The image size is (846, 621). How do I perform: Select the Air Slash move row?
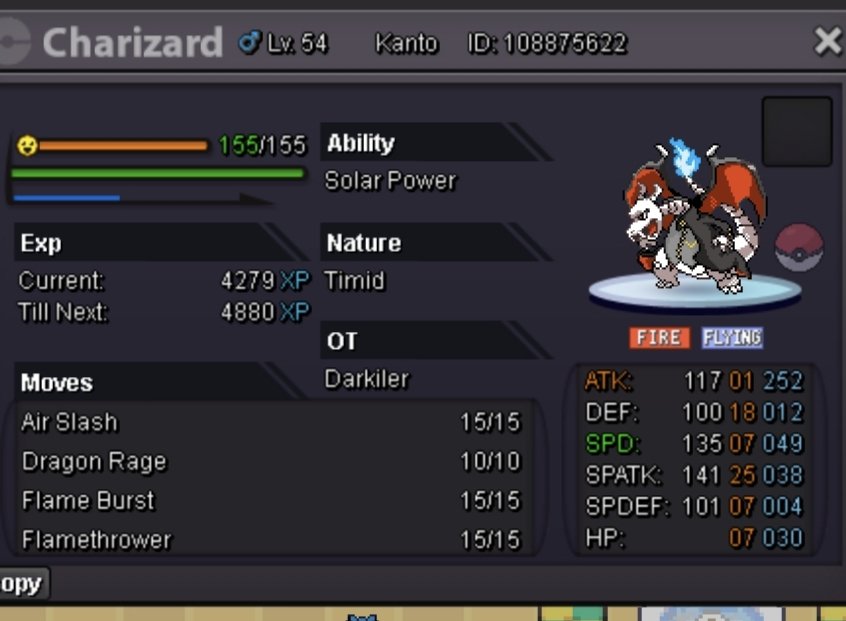click(270, 422)
